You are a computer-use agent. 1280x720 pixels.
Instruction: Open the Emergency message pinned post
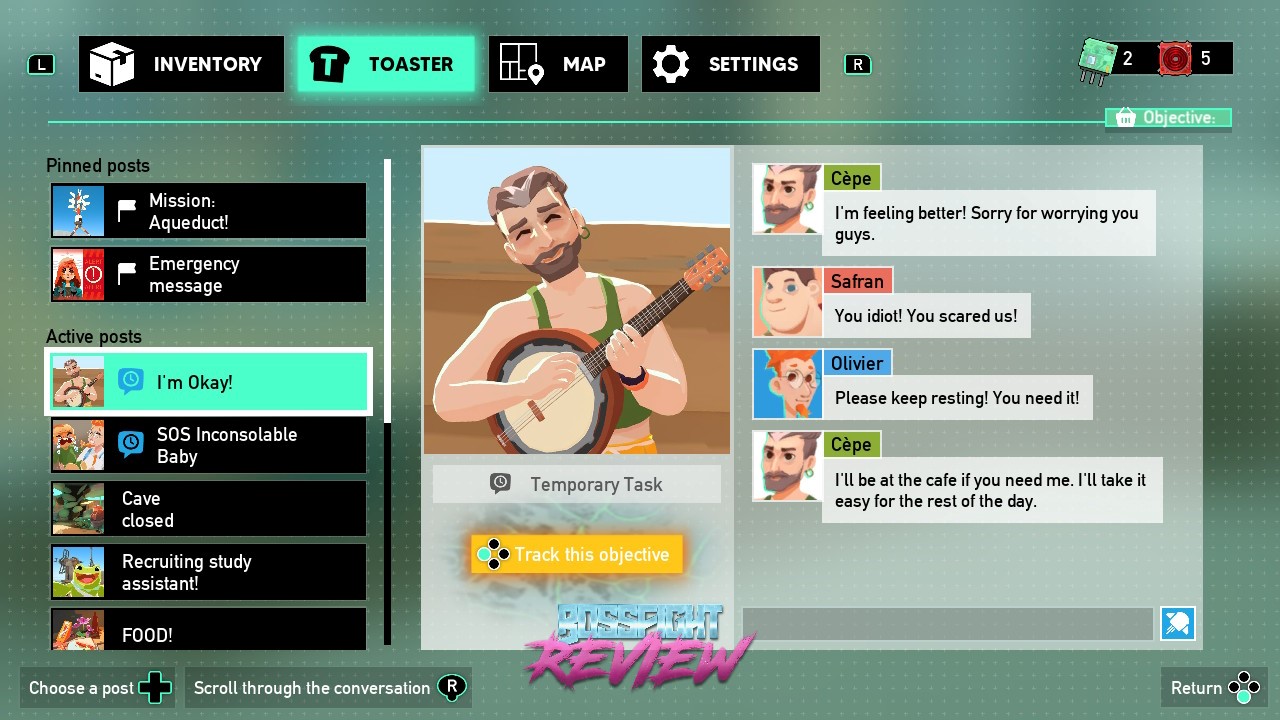[208, 274]
